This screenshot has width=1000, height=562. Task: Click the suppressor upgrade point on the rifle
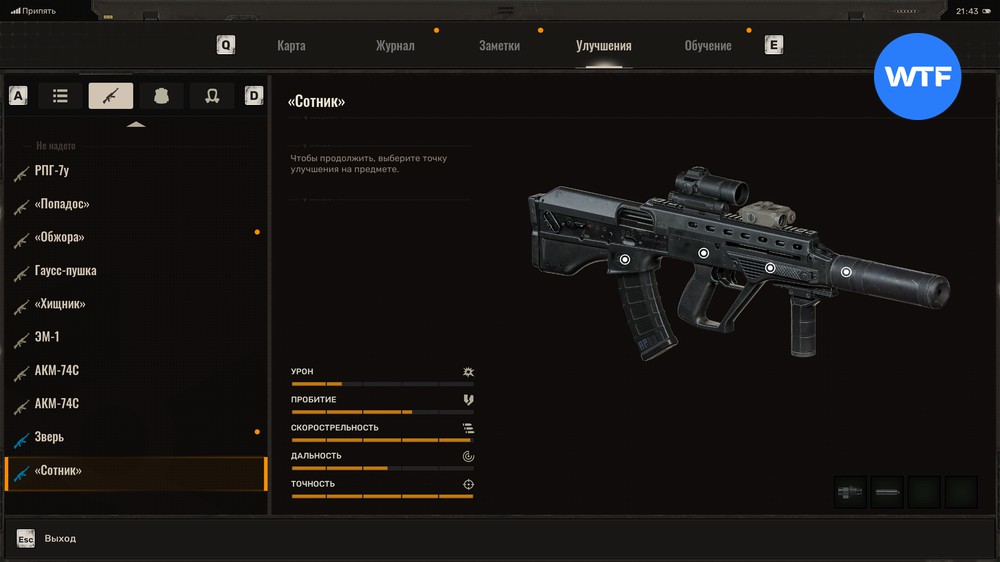(846, 271)
